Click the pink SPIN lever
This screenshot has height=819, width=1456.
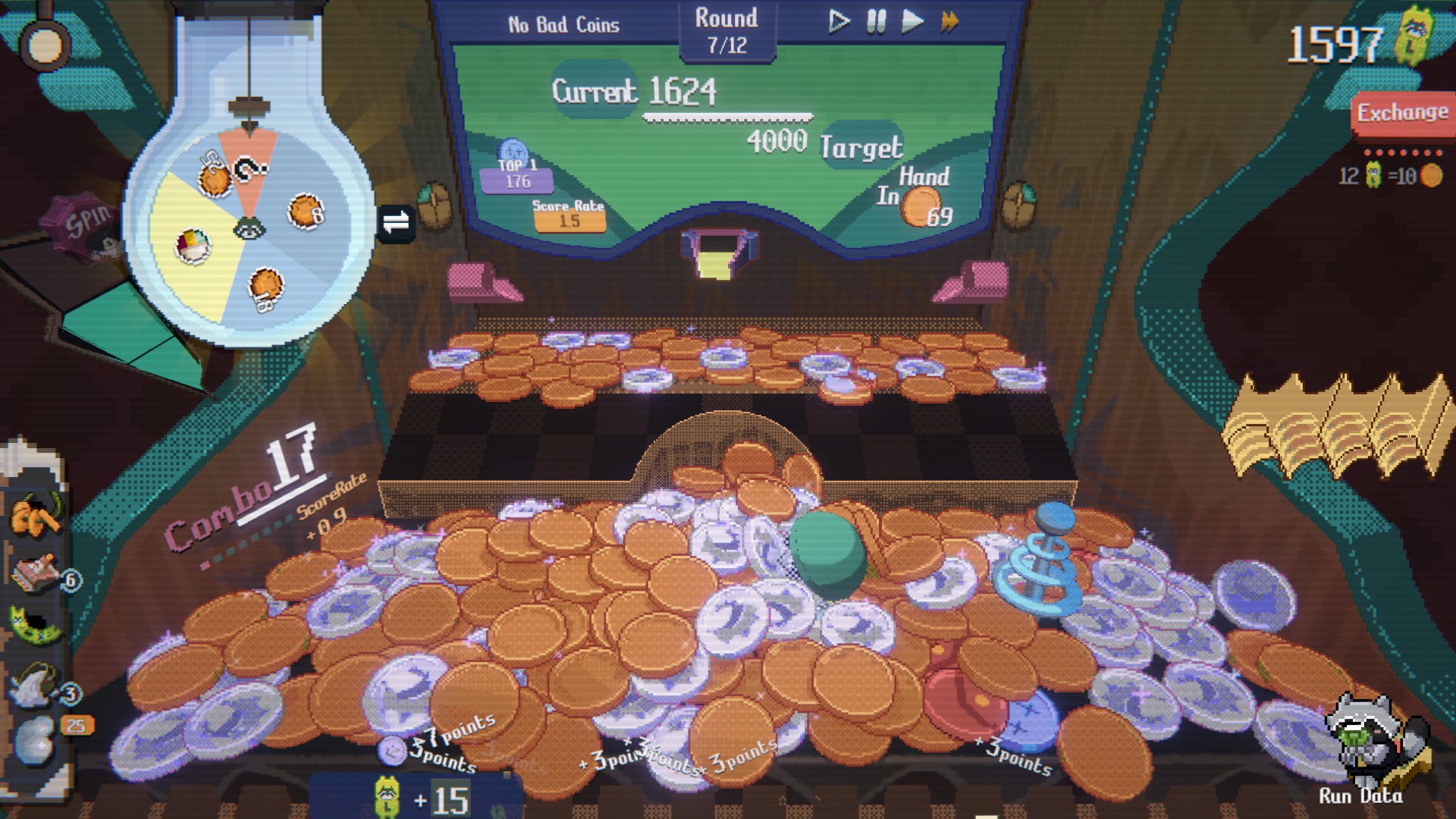click(79, 226)
